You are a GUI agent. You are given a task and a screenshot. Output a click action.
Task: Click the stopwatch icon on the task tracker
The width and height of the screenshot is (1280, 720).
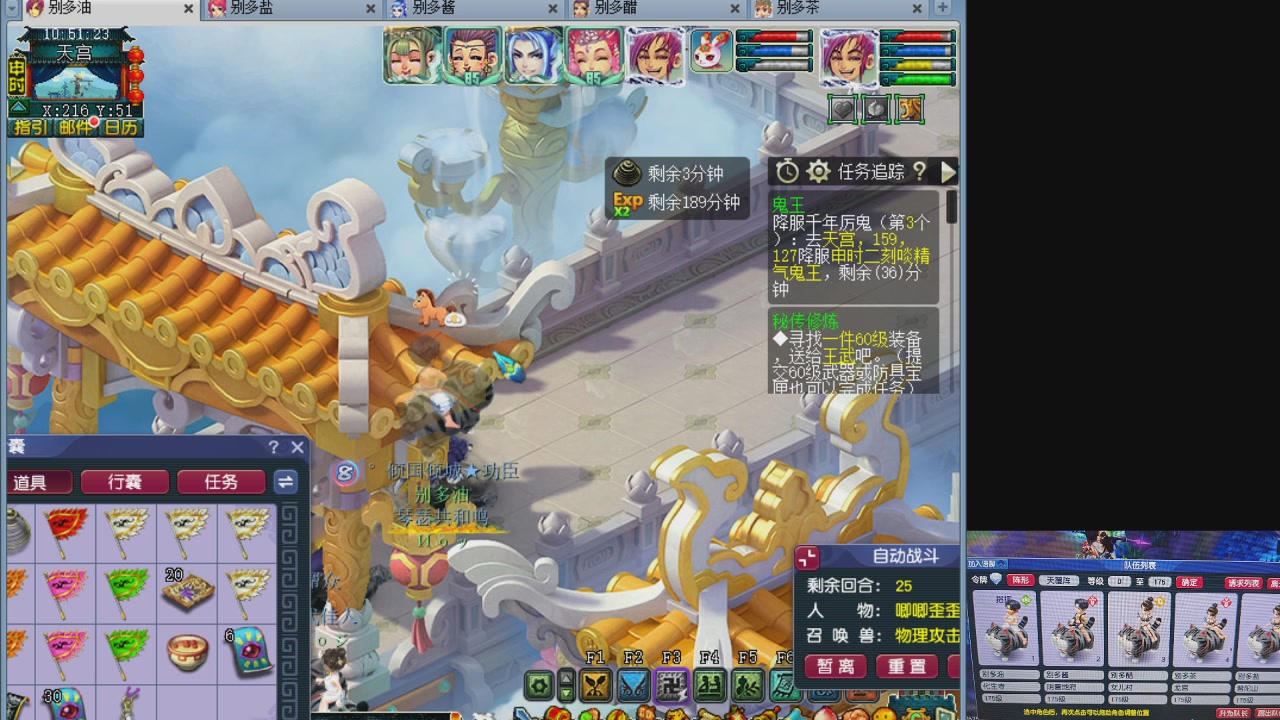point(787,170)
